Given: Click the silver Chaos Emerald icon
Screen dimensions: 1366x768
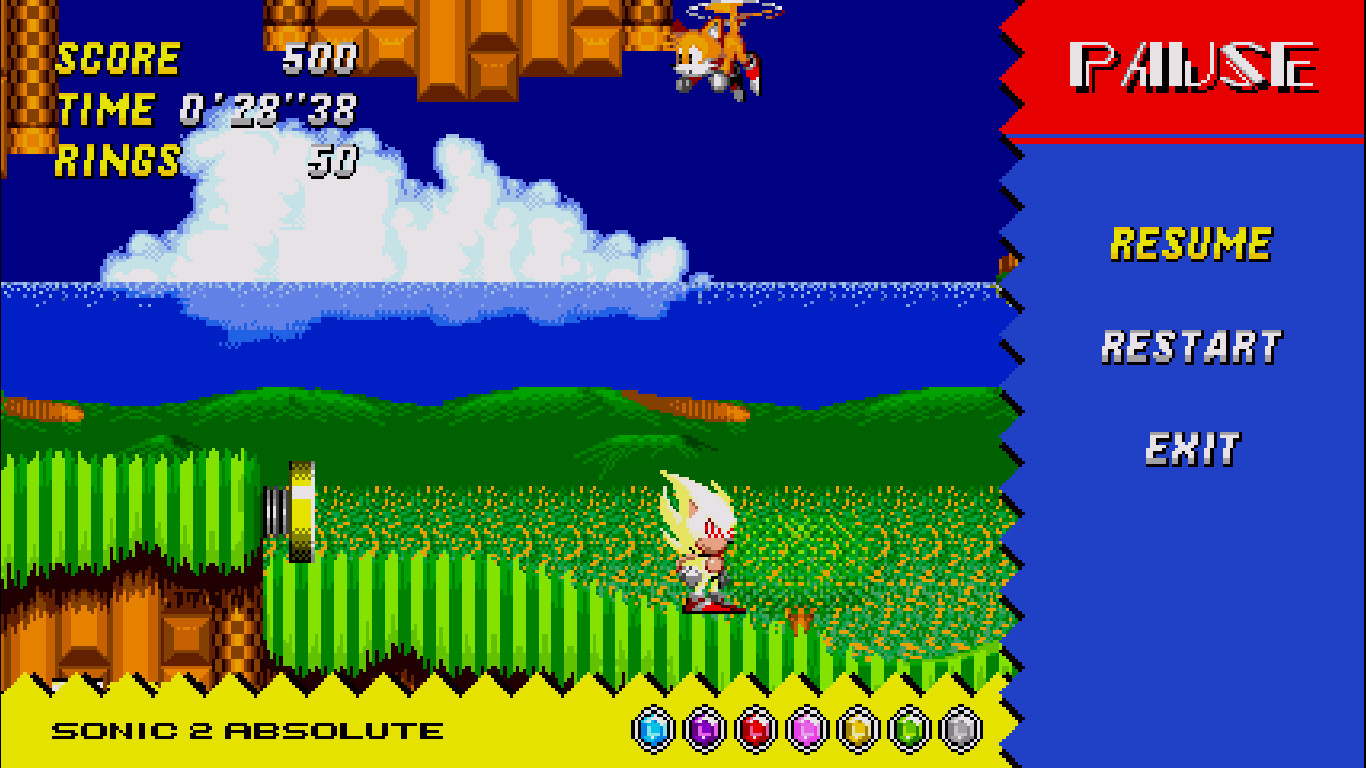Looking at the screenshot, I should coord(958,730).
